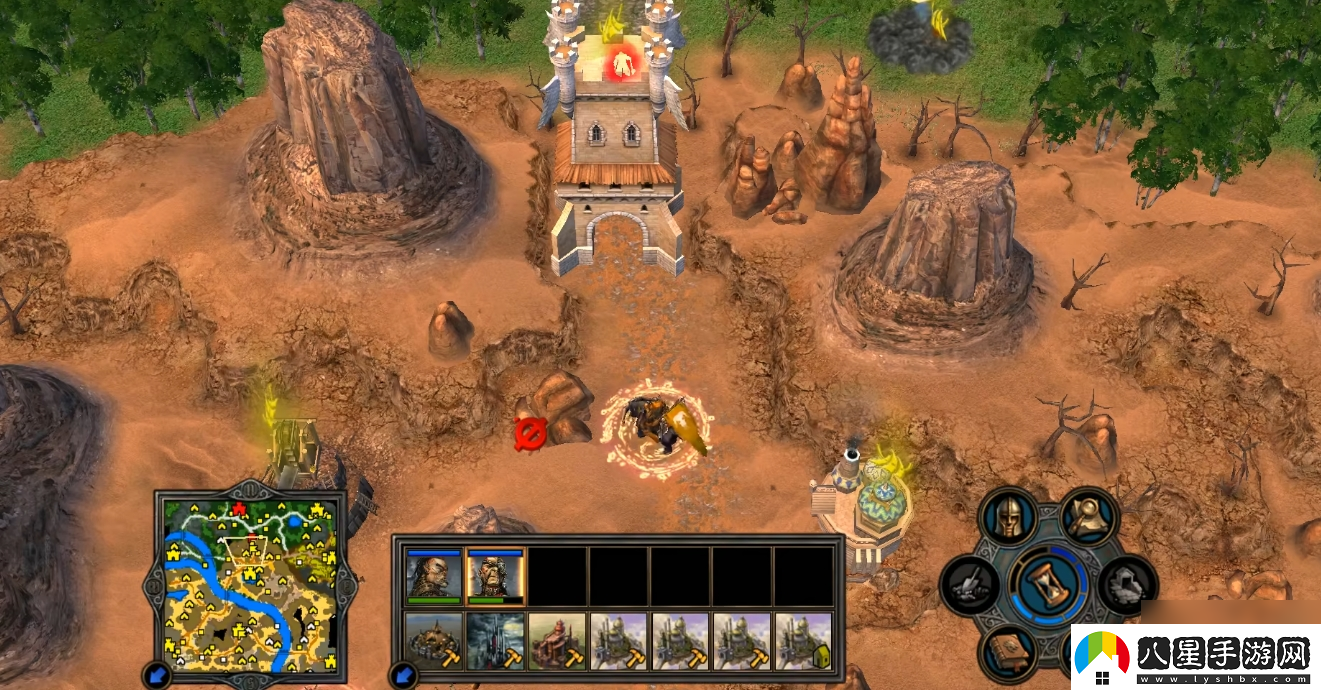The width and height of the screenshot is (1321, 690).
Task: Select the town icon with green house badge
Action: click(803, 641)
